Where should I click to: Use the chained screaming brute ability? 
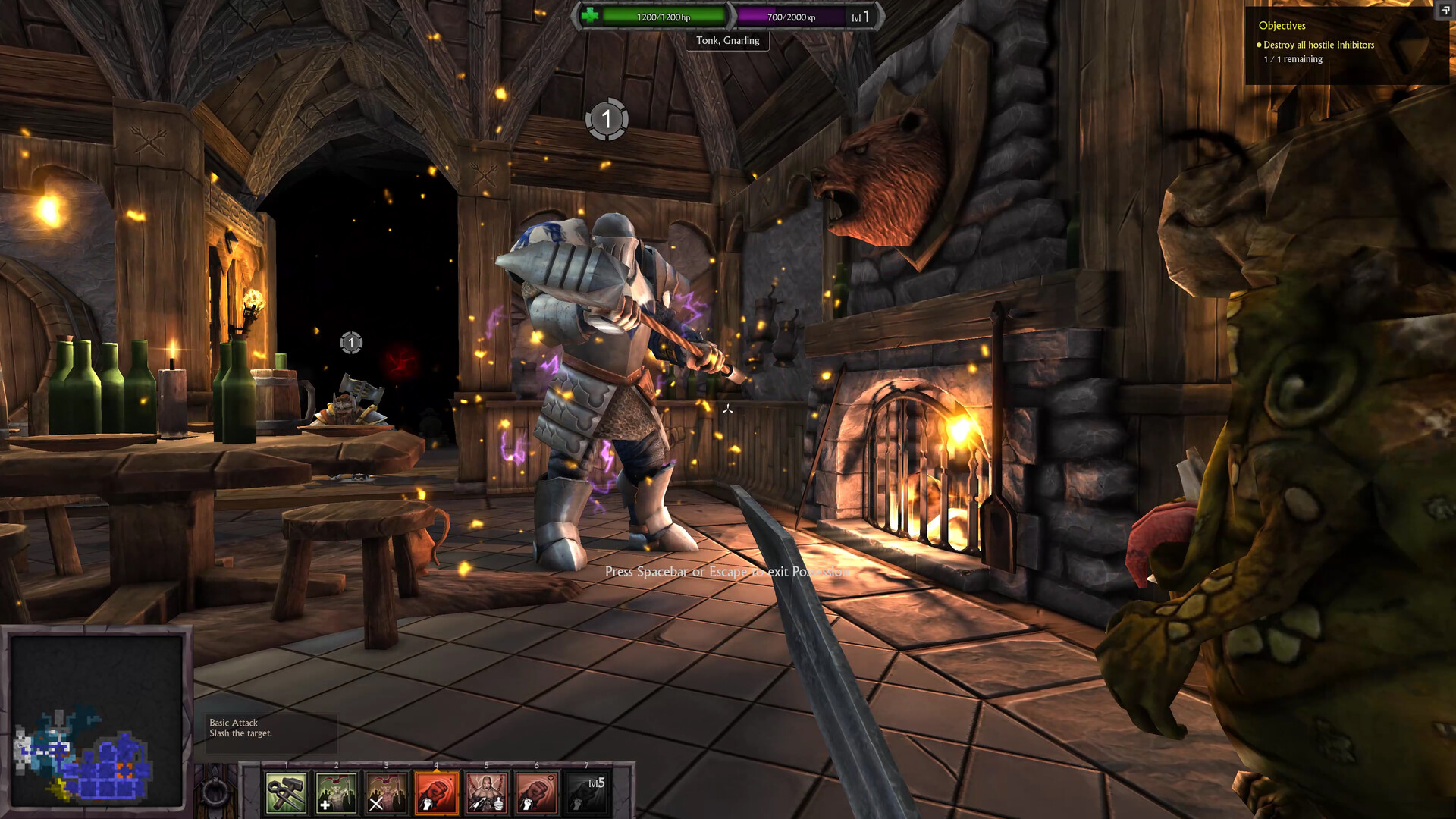[486, 792]
